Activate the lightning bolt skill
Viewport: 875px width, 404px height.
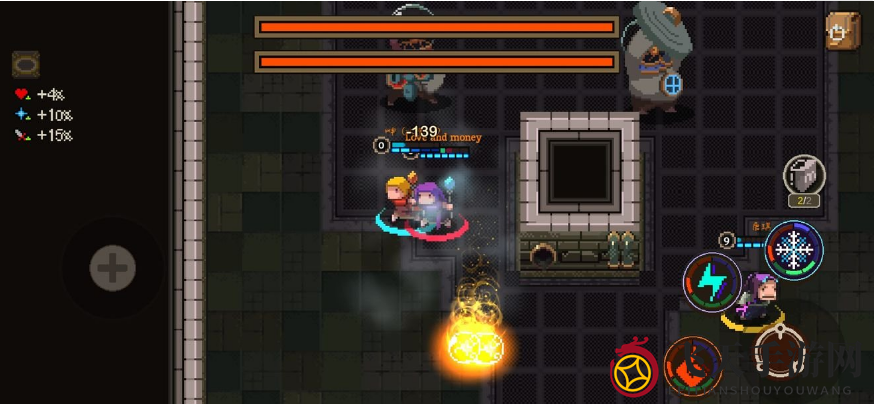(x=712, y=282)
